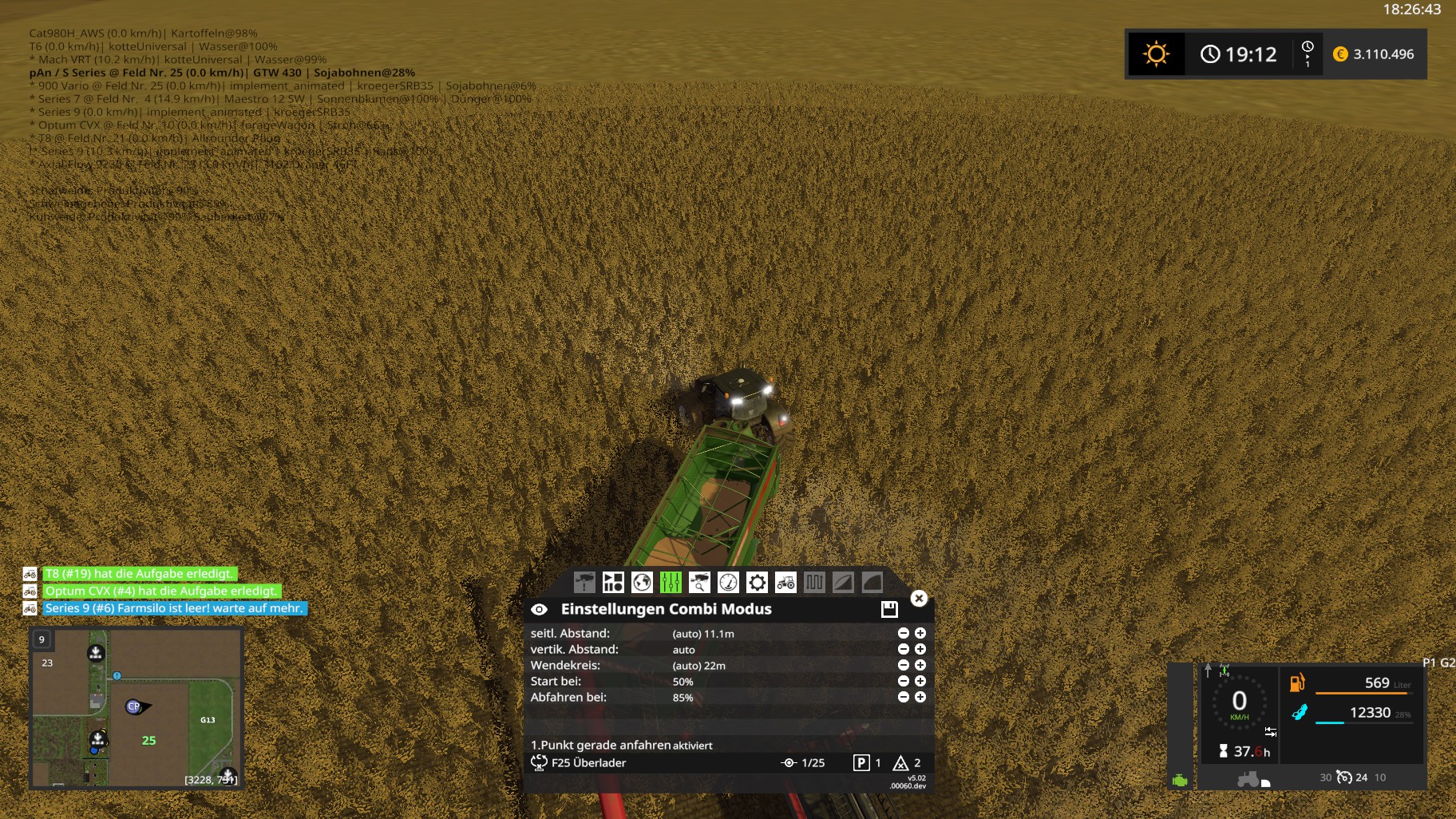1456x819 pixels.
Task: Open the gear general settings icon
Action: 756,583
